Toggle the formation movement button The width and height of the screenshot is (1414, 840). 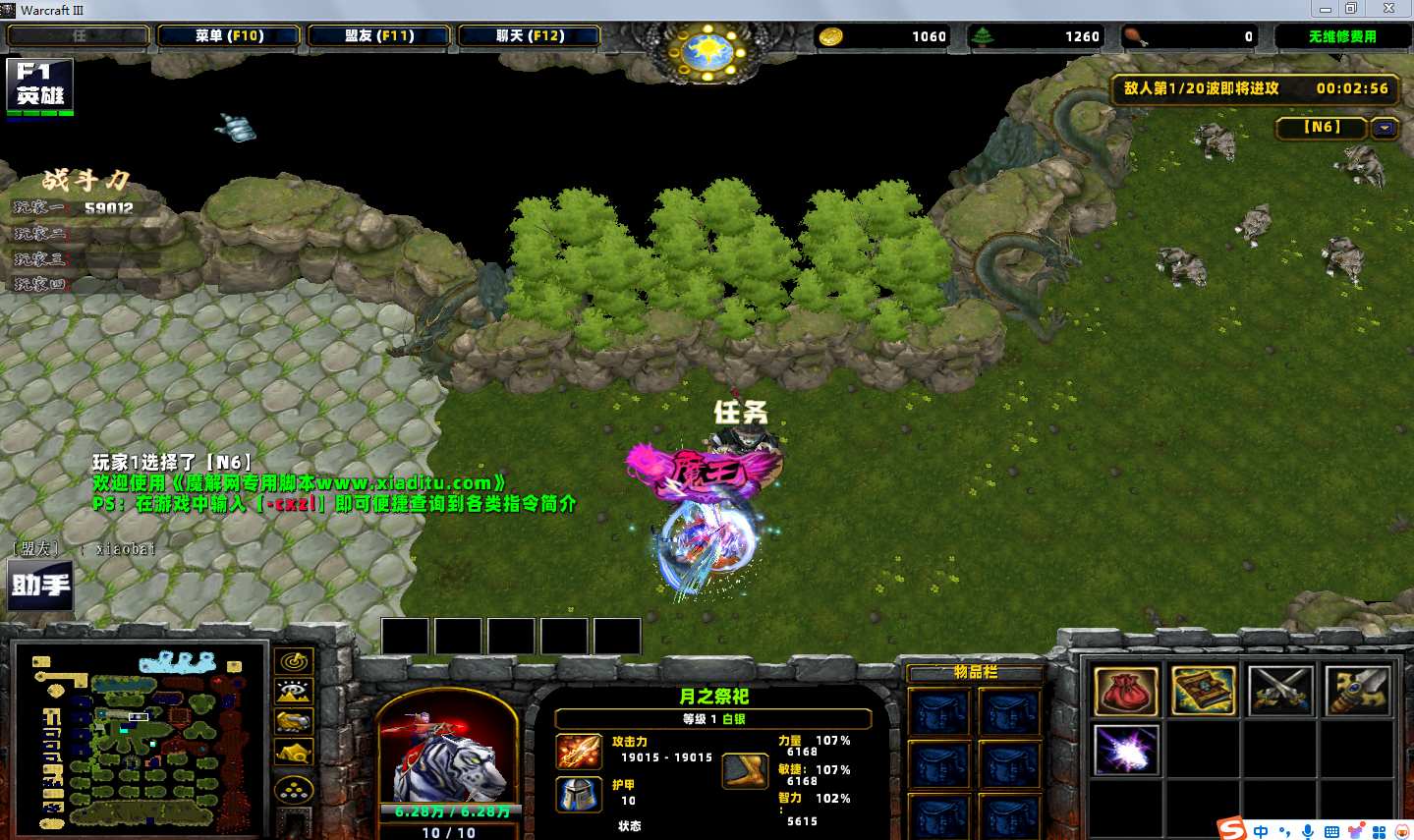tap(294, 789)
